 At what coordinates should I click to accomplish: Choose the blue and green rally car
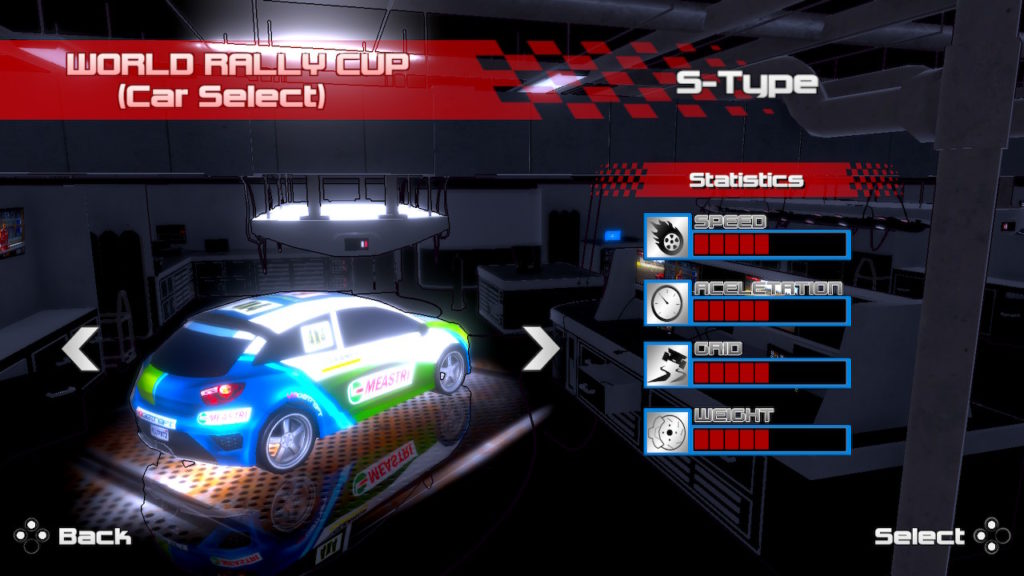click(300, 380)
